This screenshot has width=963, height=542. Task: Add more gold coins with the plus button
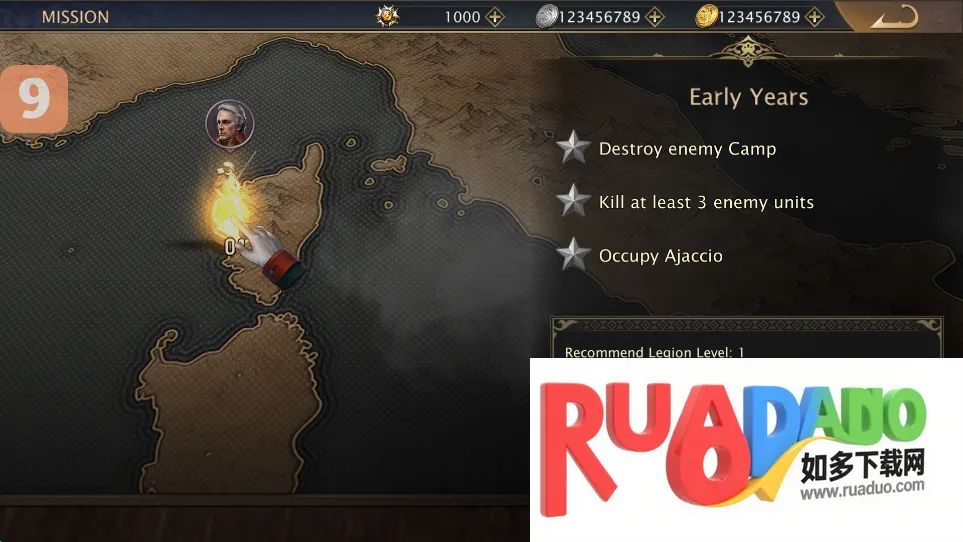point(815,17)
